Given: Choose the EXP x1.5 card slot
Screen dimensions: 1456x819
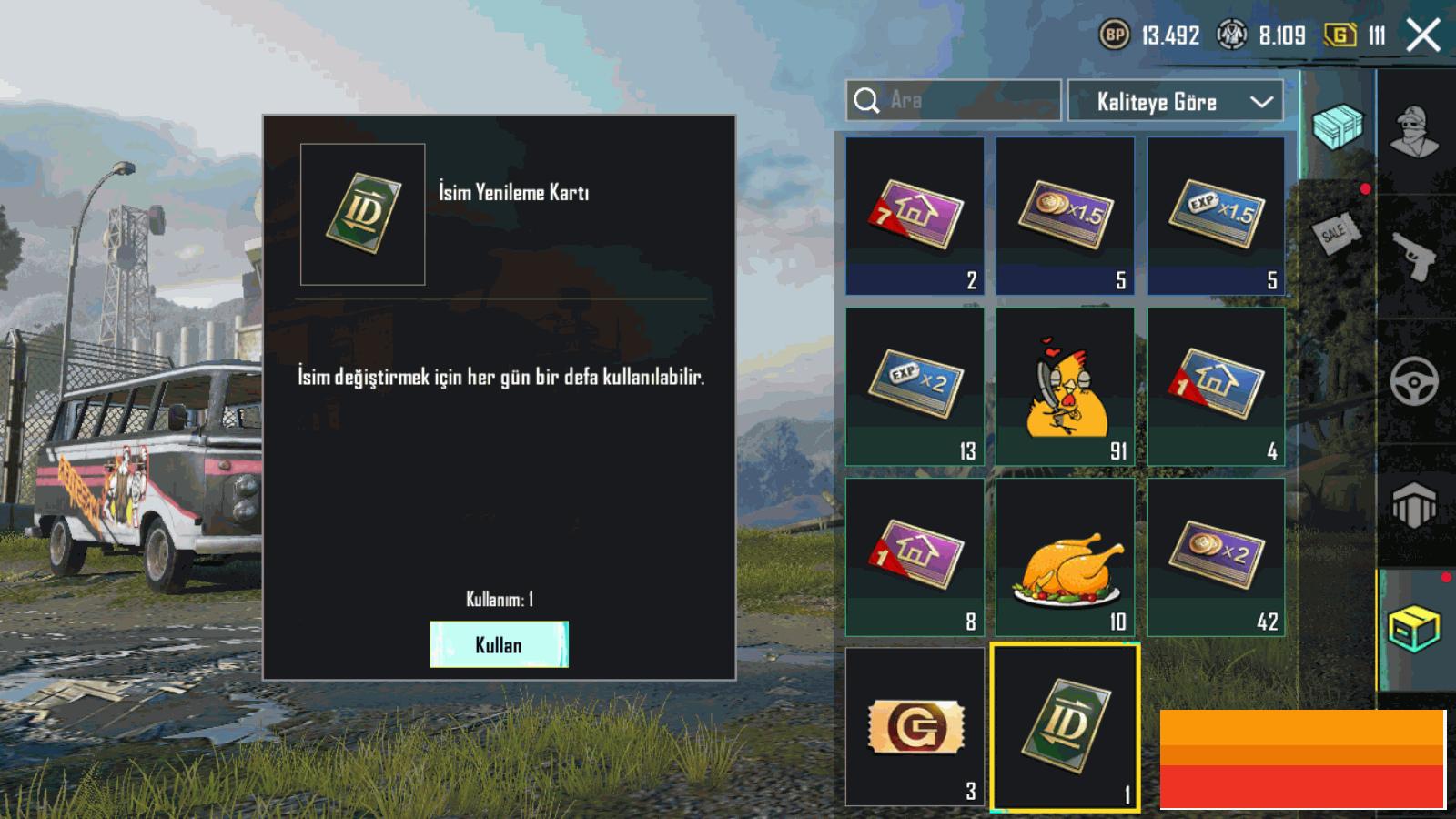Looking at the screenshot, I should [1216, 217].
